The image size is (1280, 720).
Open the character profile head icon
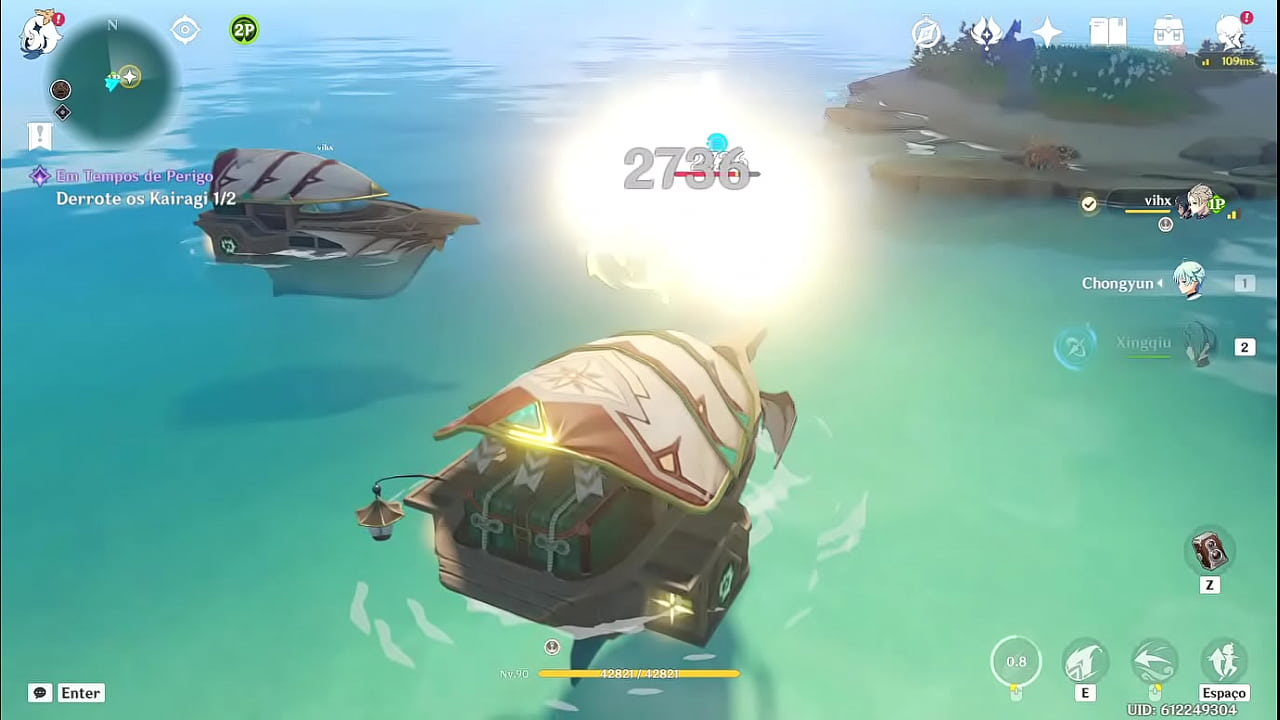click(x=1230, y=33)
